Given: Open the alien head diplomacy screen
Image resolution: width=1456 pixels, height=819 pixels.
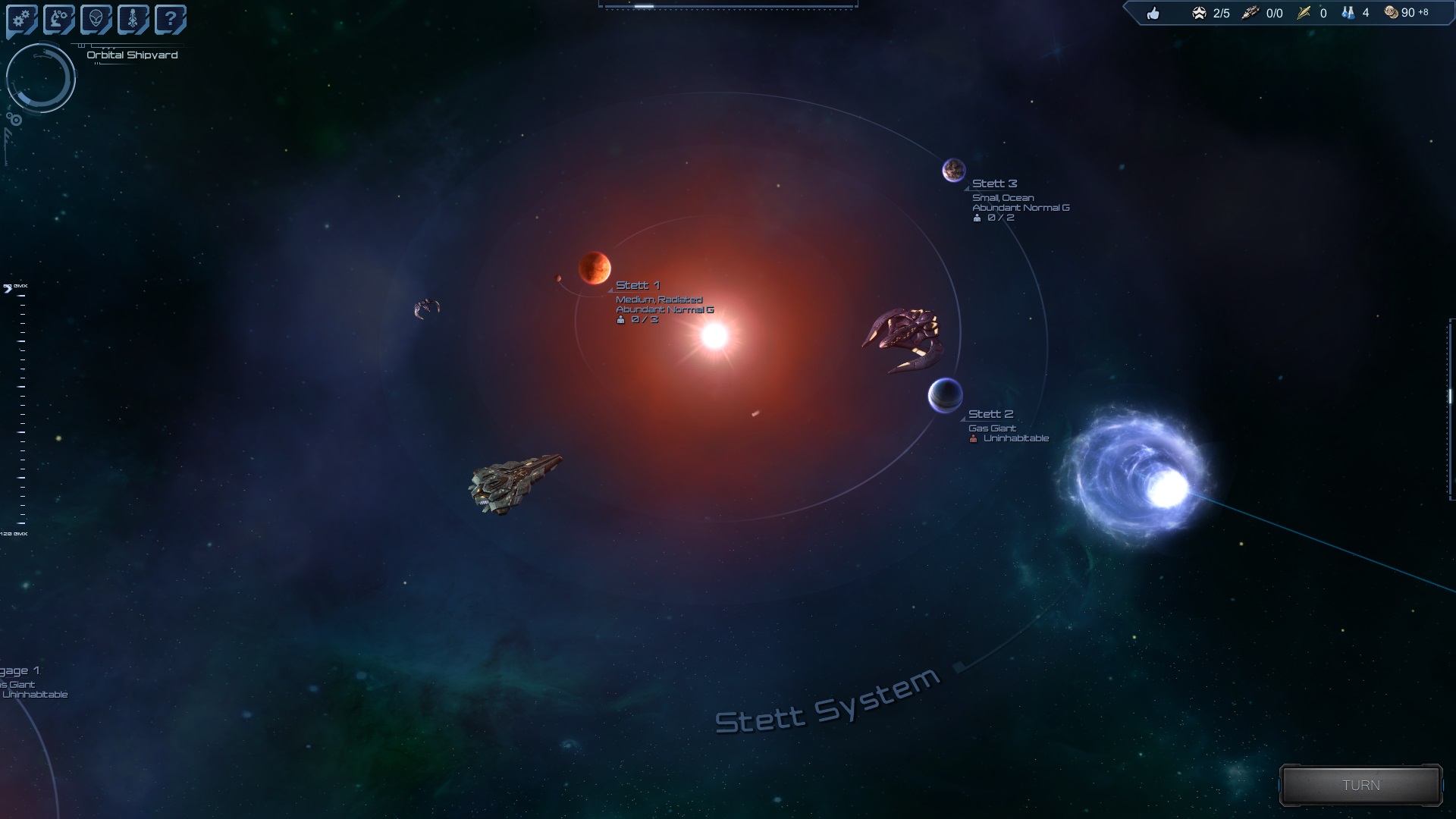Looking at the screenshot, I should (x=96, y=20).
